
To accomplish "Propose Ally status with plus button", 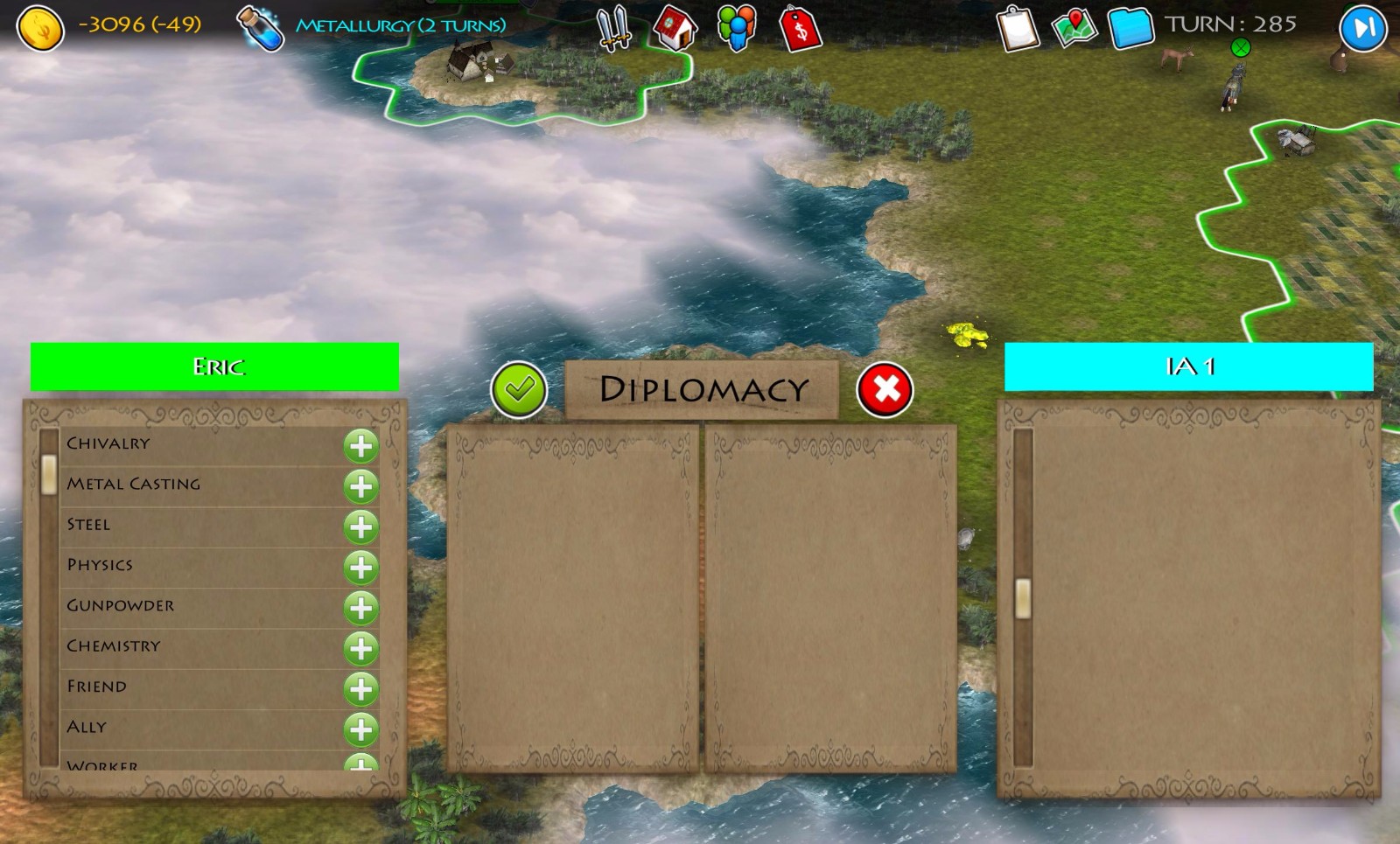I will click(x=360, y=729).
